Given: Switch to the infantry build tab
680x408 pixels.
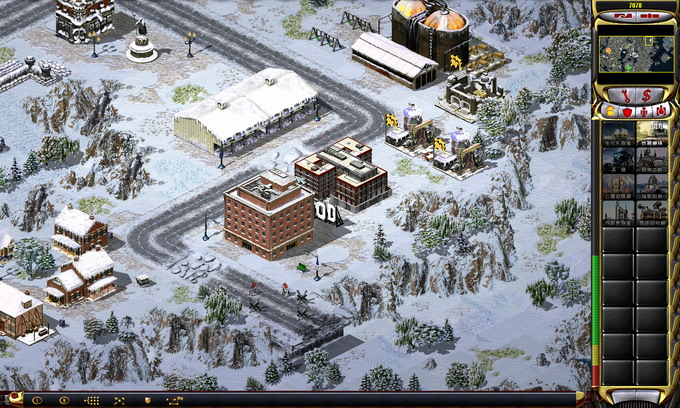Looking at the screenshot, I should [643, 111].
